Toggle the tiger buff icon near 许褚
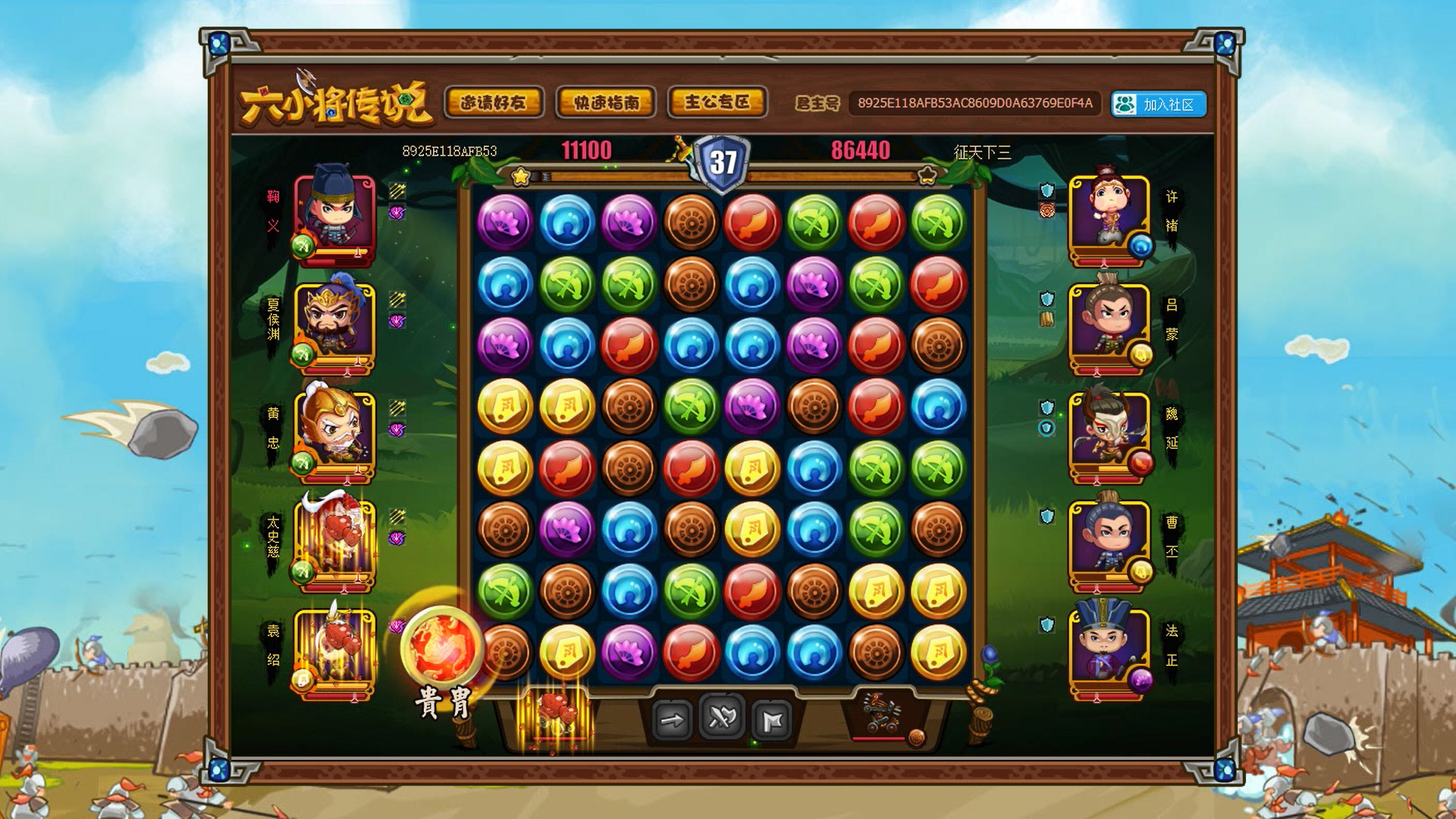The width and height of the screenshot is (1456, 819). (1046, 209)
